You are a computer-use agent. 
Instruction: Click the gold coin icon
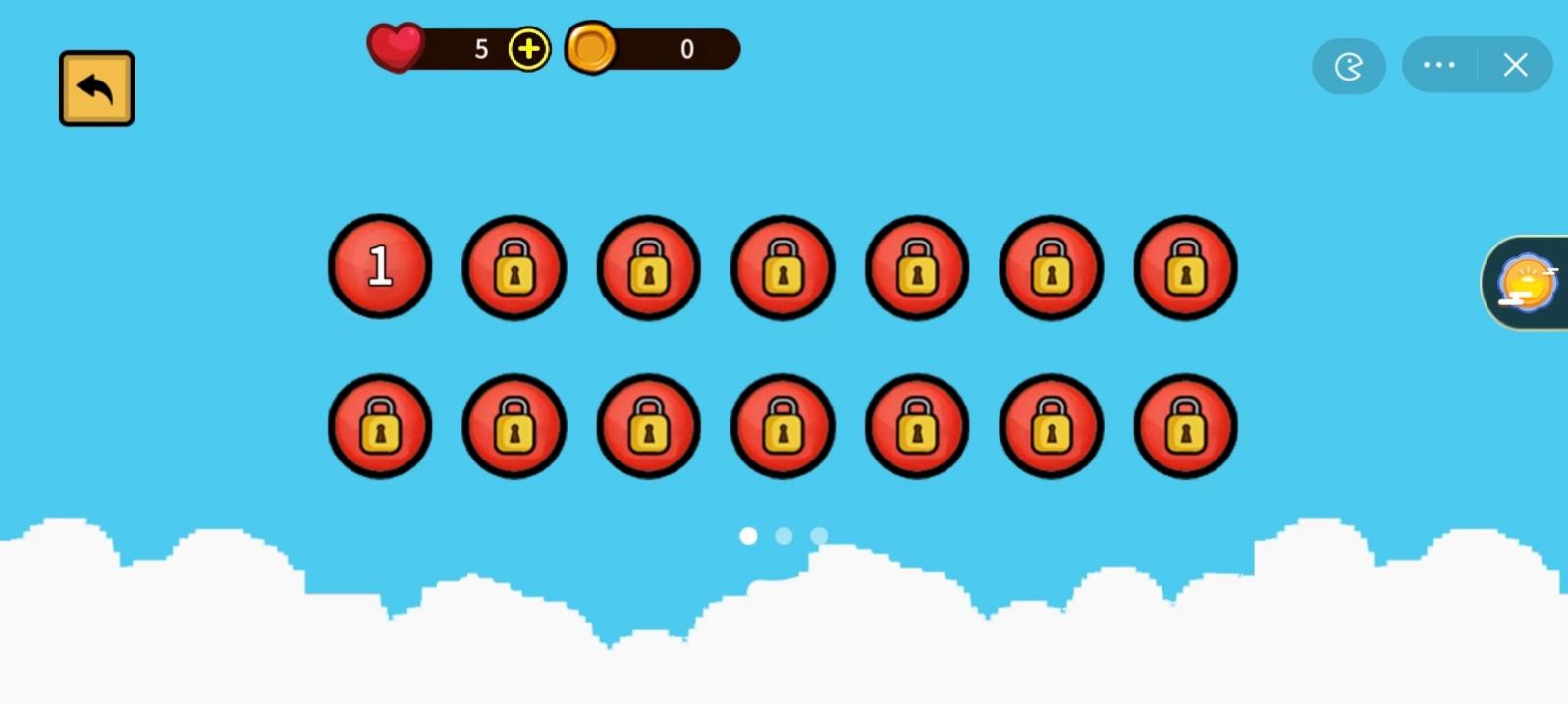coord(591,48)
